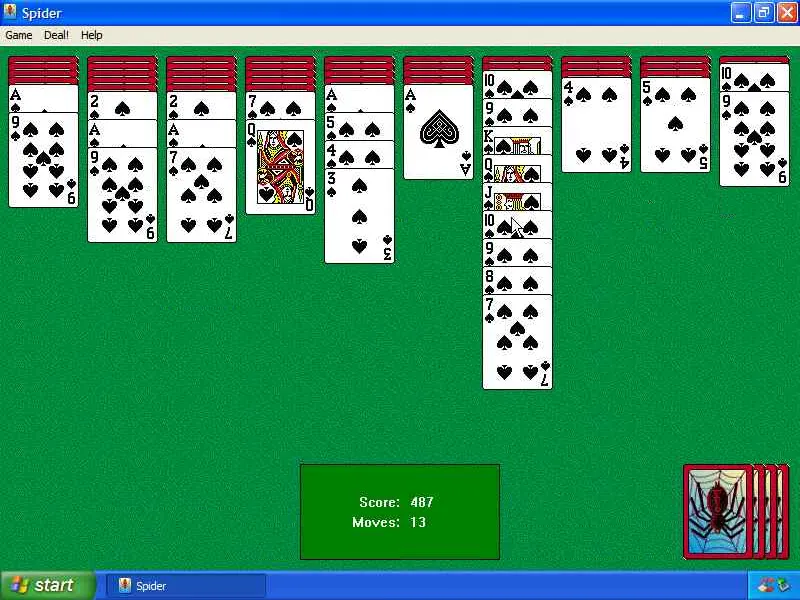
Task: Choose the Jack of spades card
Action: click(517, 199)
